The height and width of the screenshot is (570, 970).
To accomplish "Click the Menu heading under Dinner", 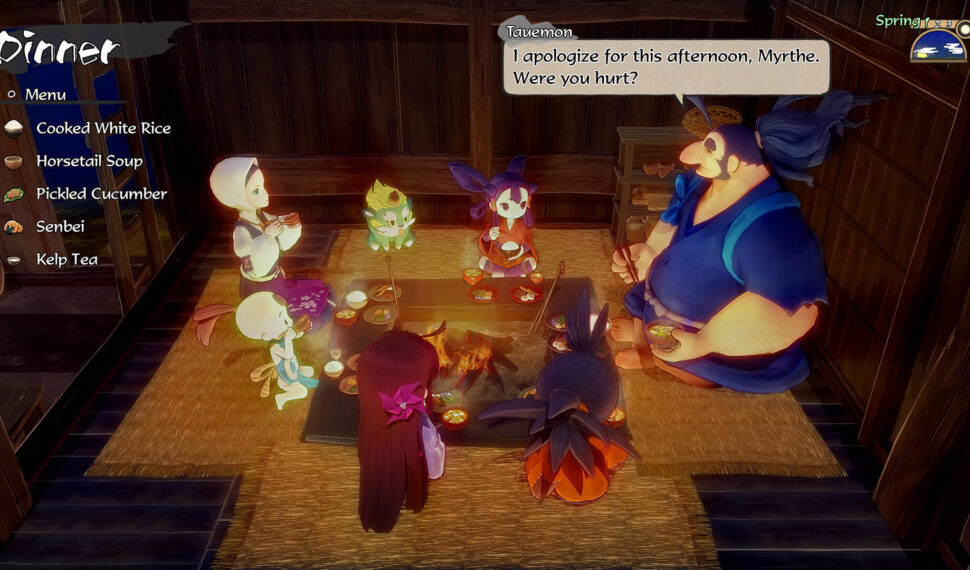I will point(45,95).
